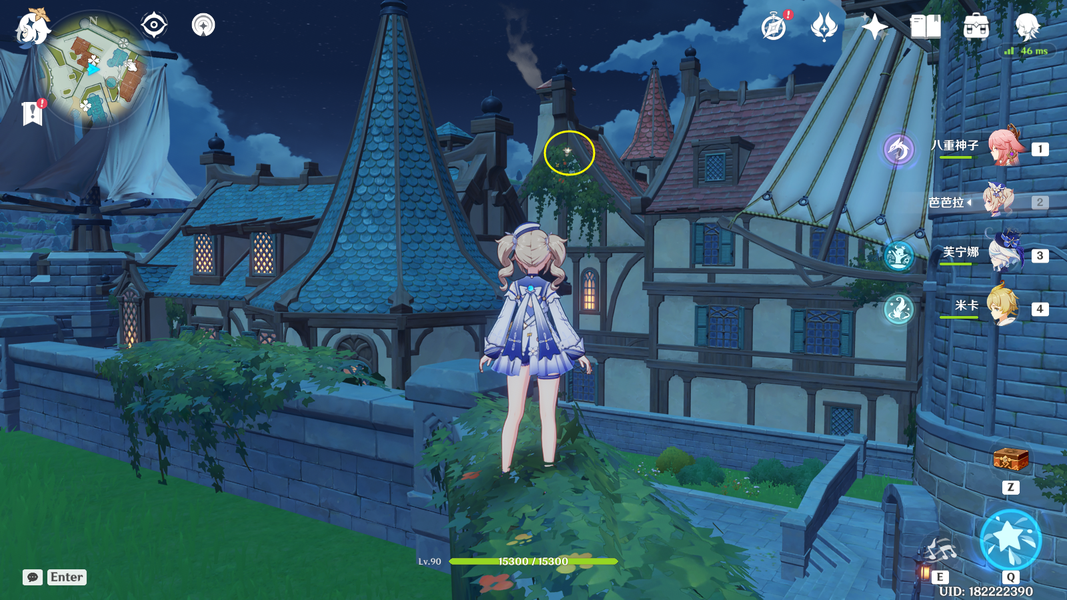The width and height of the screenshot is (1067, 600).
Task: Open the character profile head icon
Action: [x=1027, y=27]
